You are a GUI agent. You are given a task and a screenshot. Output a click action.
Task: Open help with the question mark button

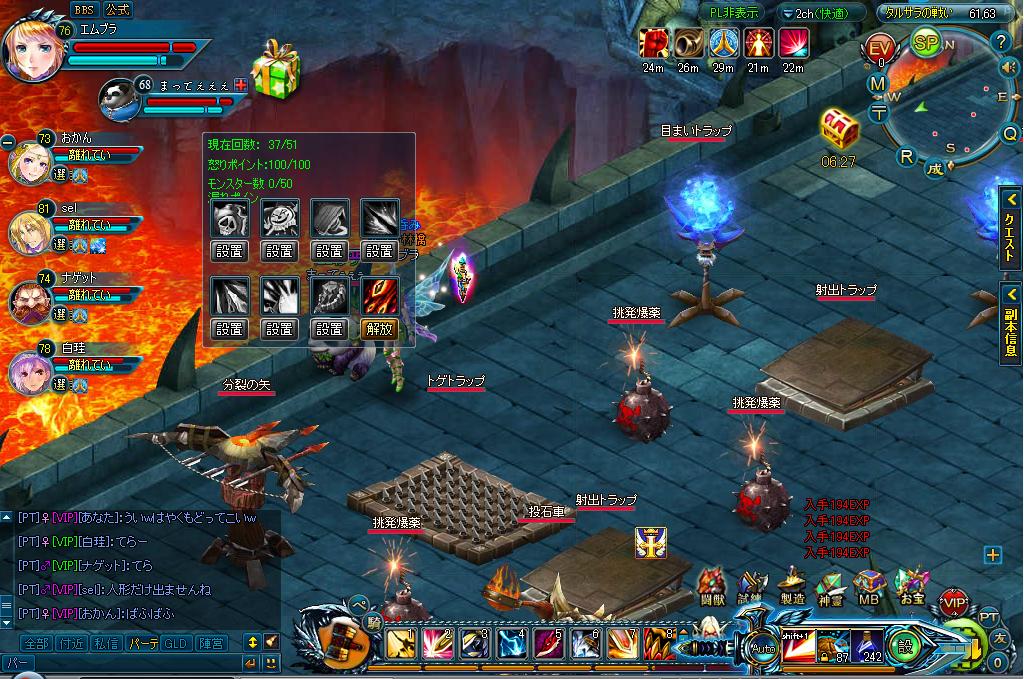(x=1002, y=41)
